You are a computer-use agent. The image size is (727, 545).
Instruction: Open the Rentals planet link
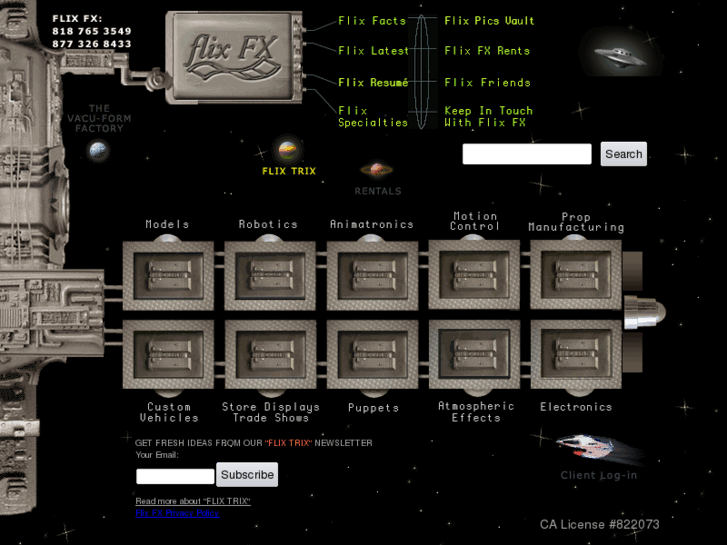[377, 172]
